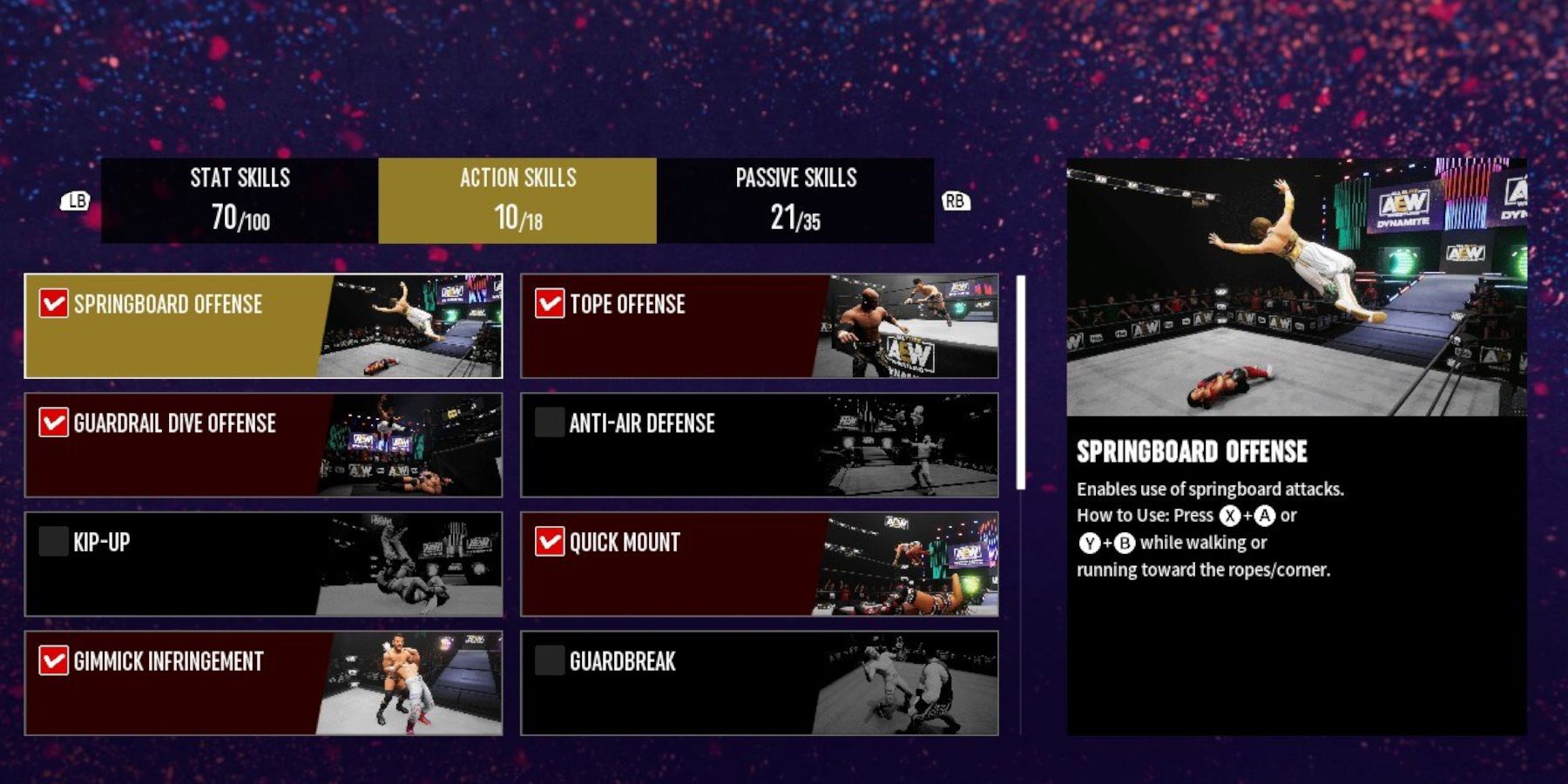Uncheck the Quick Mount checkbox
Viewport: 1568px width, 784px height.
click(549, 543)
